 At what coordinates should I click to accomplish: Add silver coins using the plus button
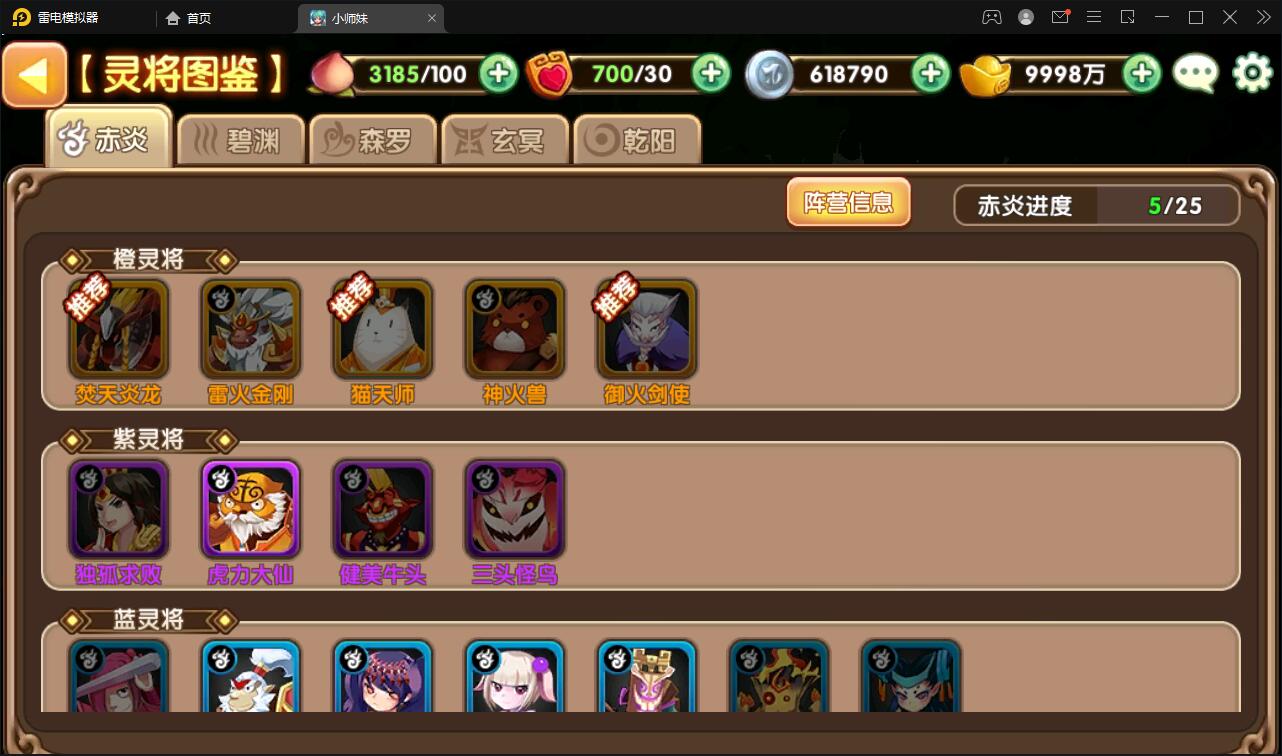point(930,73)
